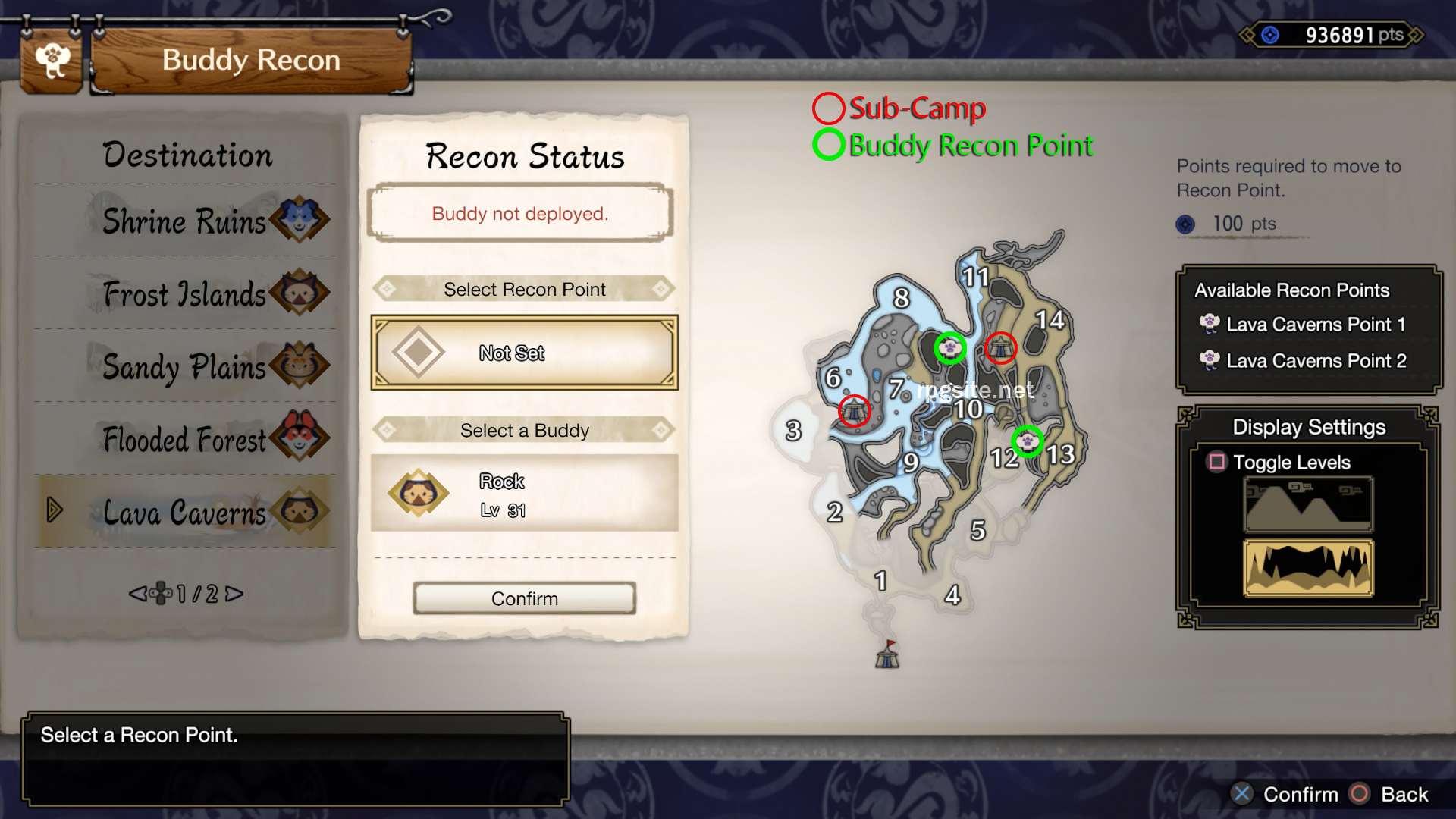Open the Not Set recon point selector
Viewport: 1456px width, 819px height.
[x=523, y=353]
